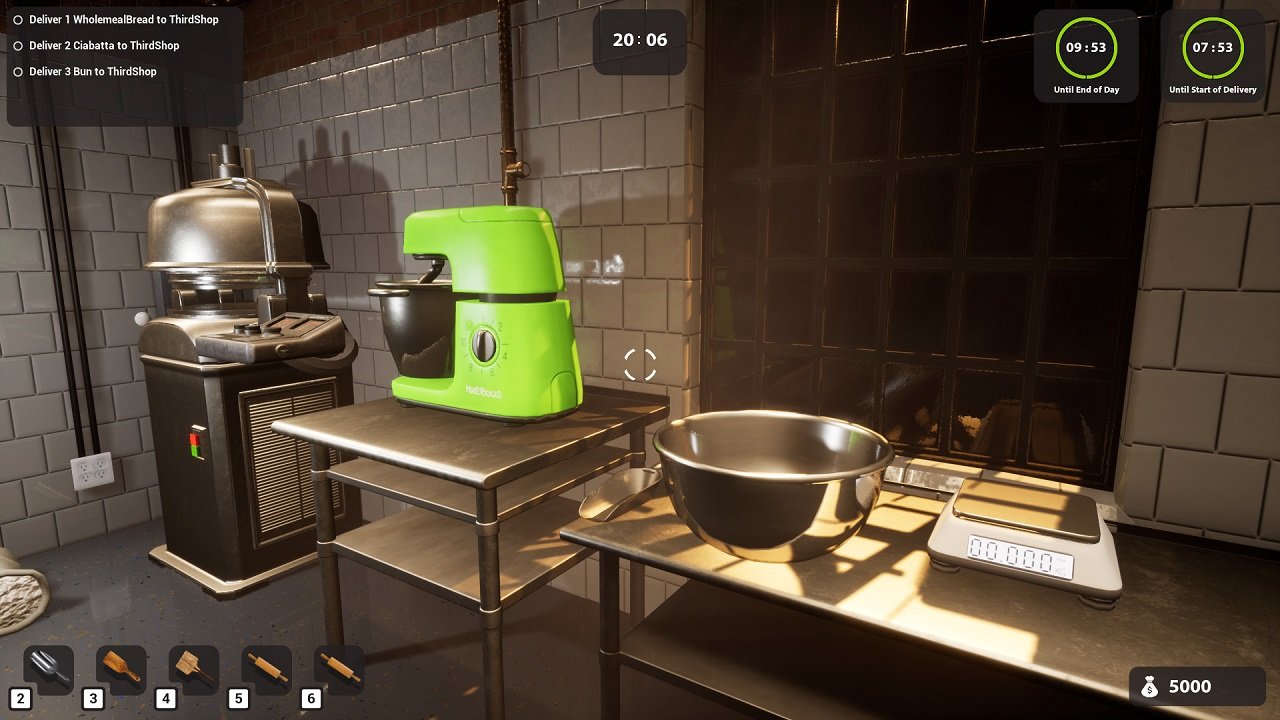Image resolution: width=1280 pixels, height=720 pixels.
Task: Select the rolling pin in slot 5
Action: click(x=265, y=670)
